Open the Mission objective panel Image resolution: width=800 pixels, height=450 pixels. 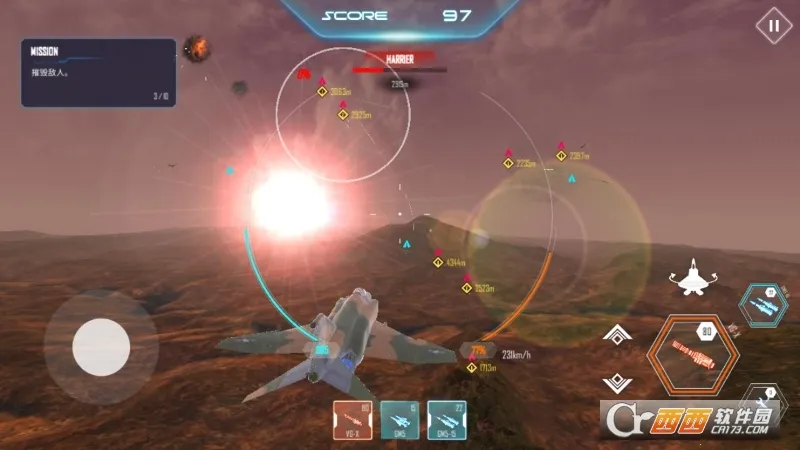[98, 72]
